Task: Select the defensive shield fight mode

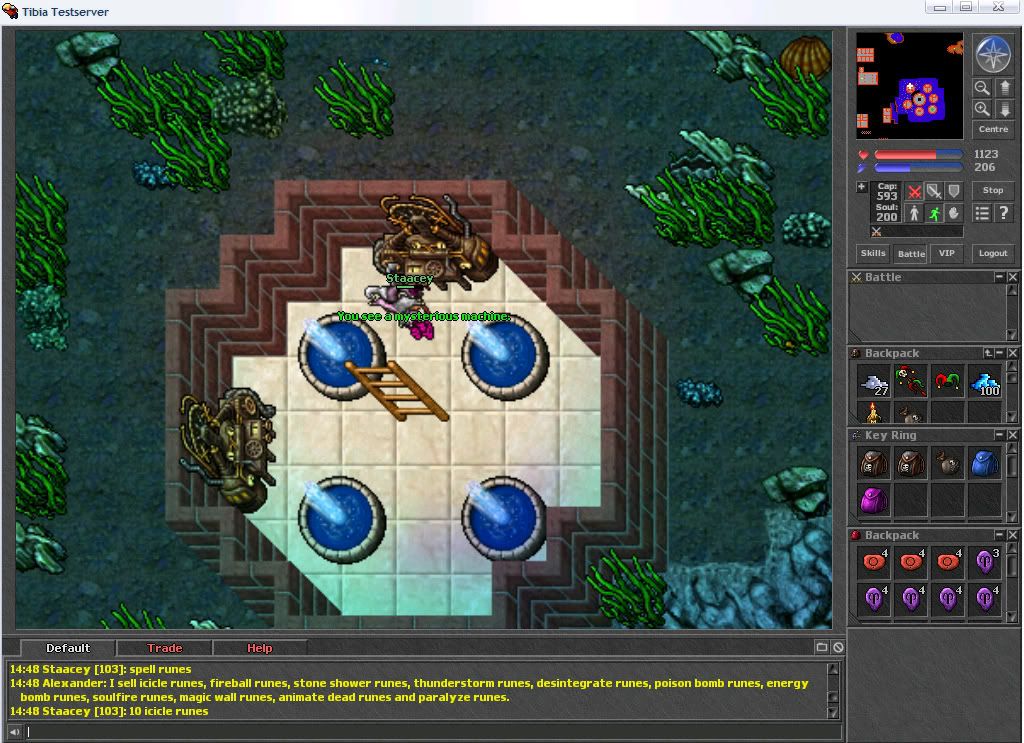Action: [953, 191]
